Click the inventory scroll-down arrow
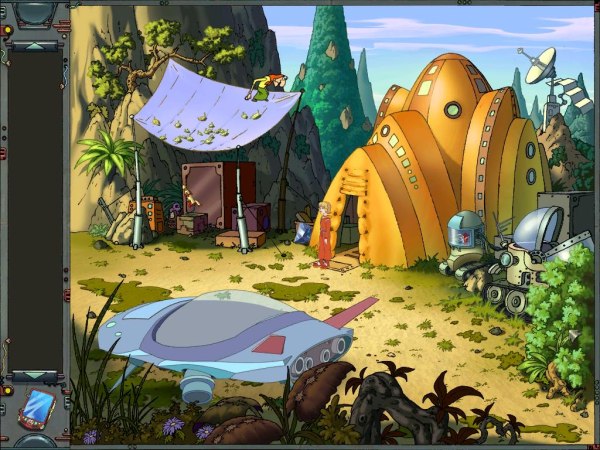This screenshot has height=450, width=600. 36,379
